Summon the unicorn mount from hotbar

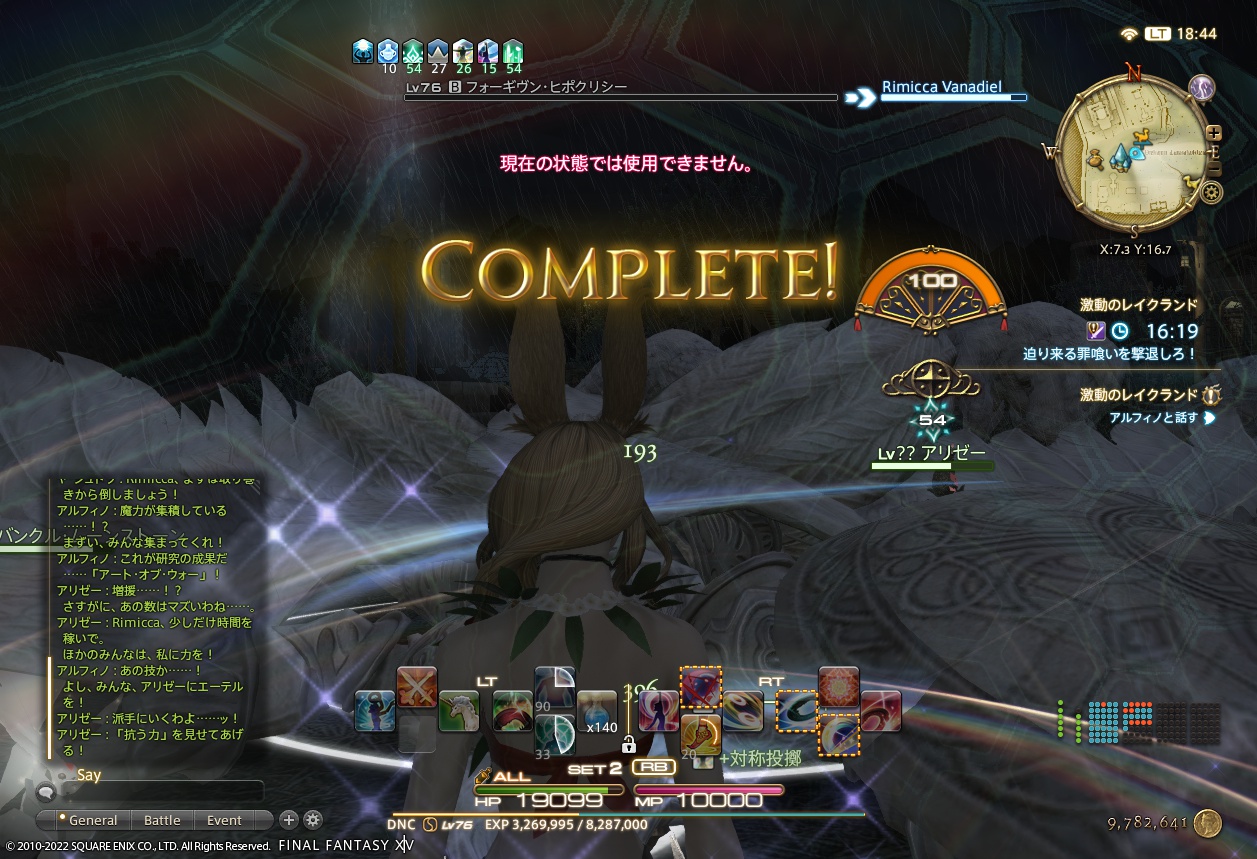458,711
